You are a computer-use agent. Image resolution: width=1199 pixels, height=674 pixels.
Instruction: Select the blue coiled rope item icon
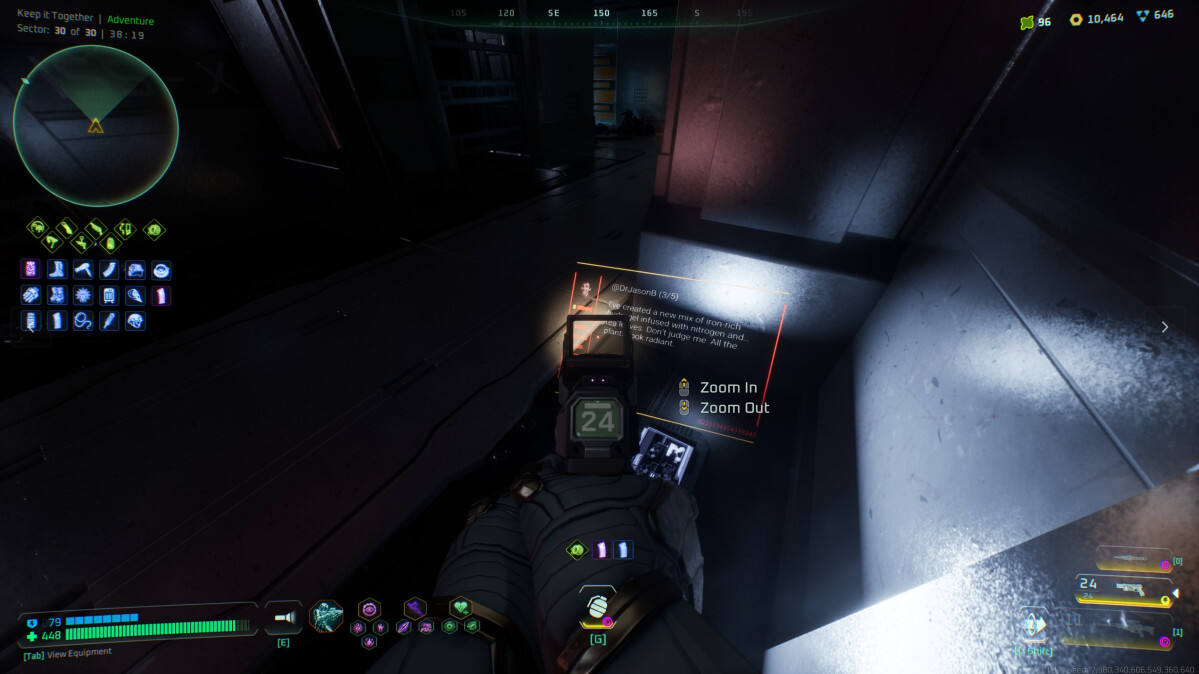[x=82, y=321]
